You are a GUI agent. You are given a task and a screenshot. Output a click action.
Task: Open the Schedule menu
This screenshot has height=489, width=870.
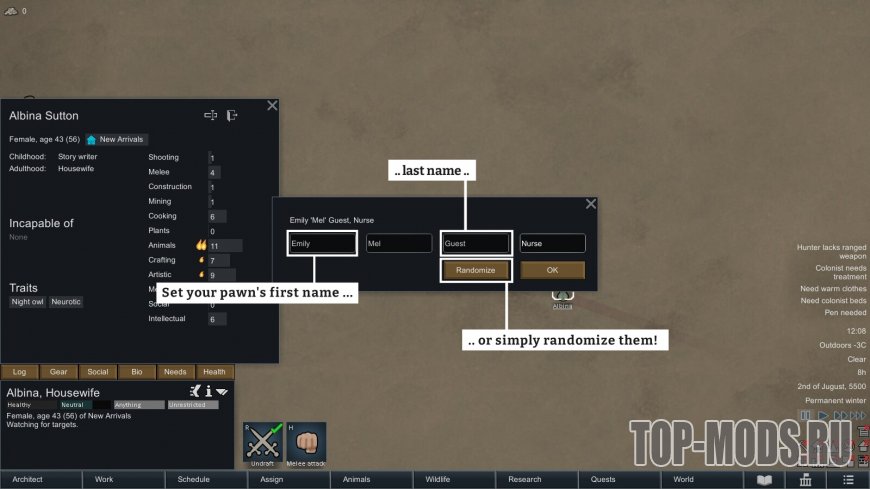pos(193,479)
